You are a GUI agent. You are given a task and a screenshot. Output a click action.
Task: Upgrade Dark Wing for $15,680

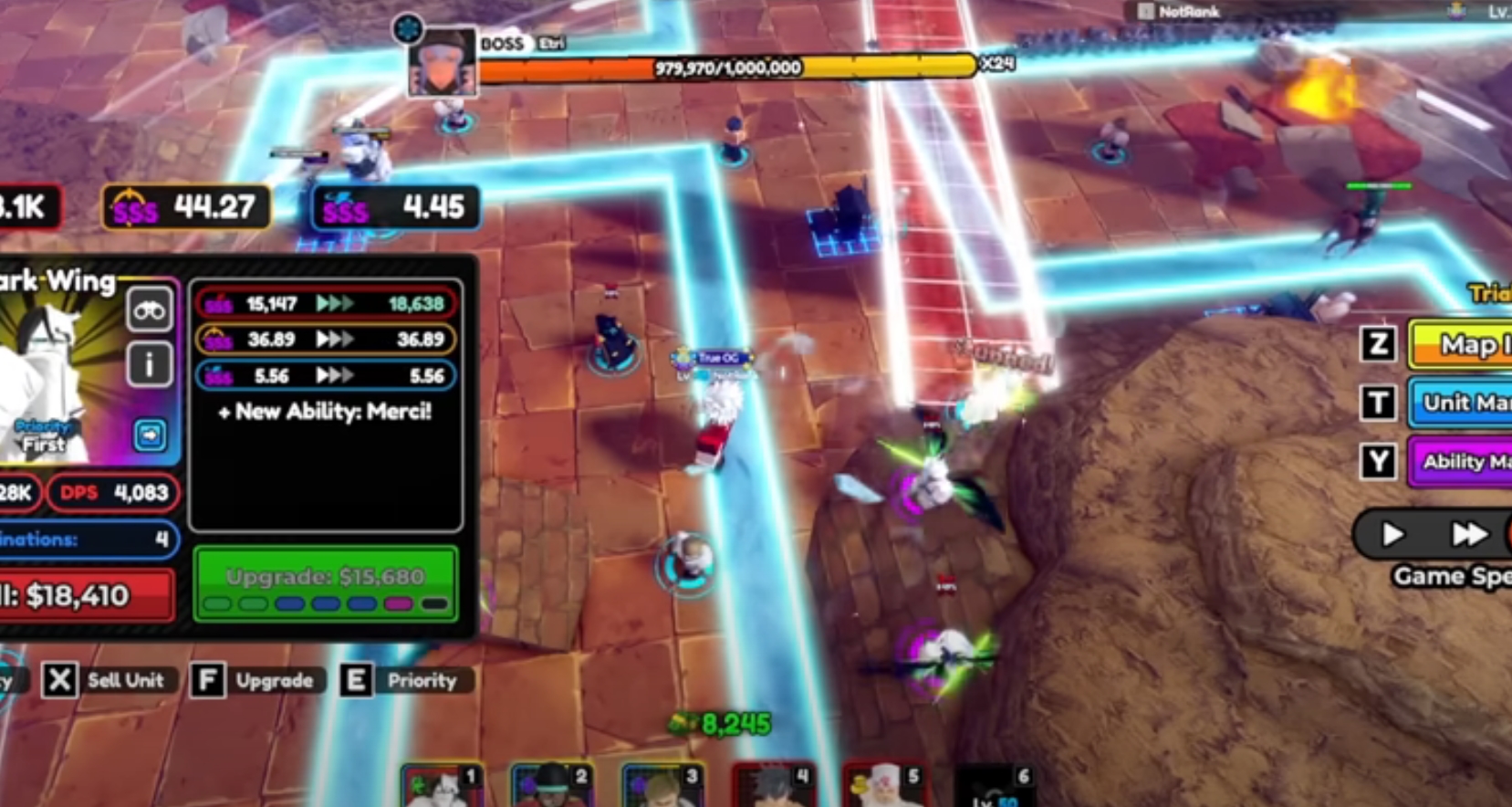[x=326, y=583]
